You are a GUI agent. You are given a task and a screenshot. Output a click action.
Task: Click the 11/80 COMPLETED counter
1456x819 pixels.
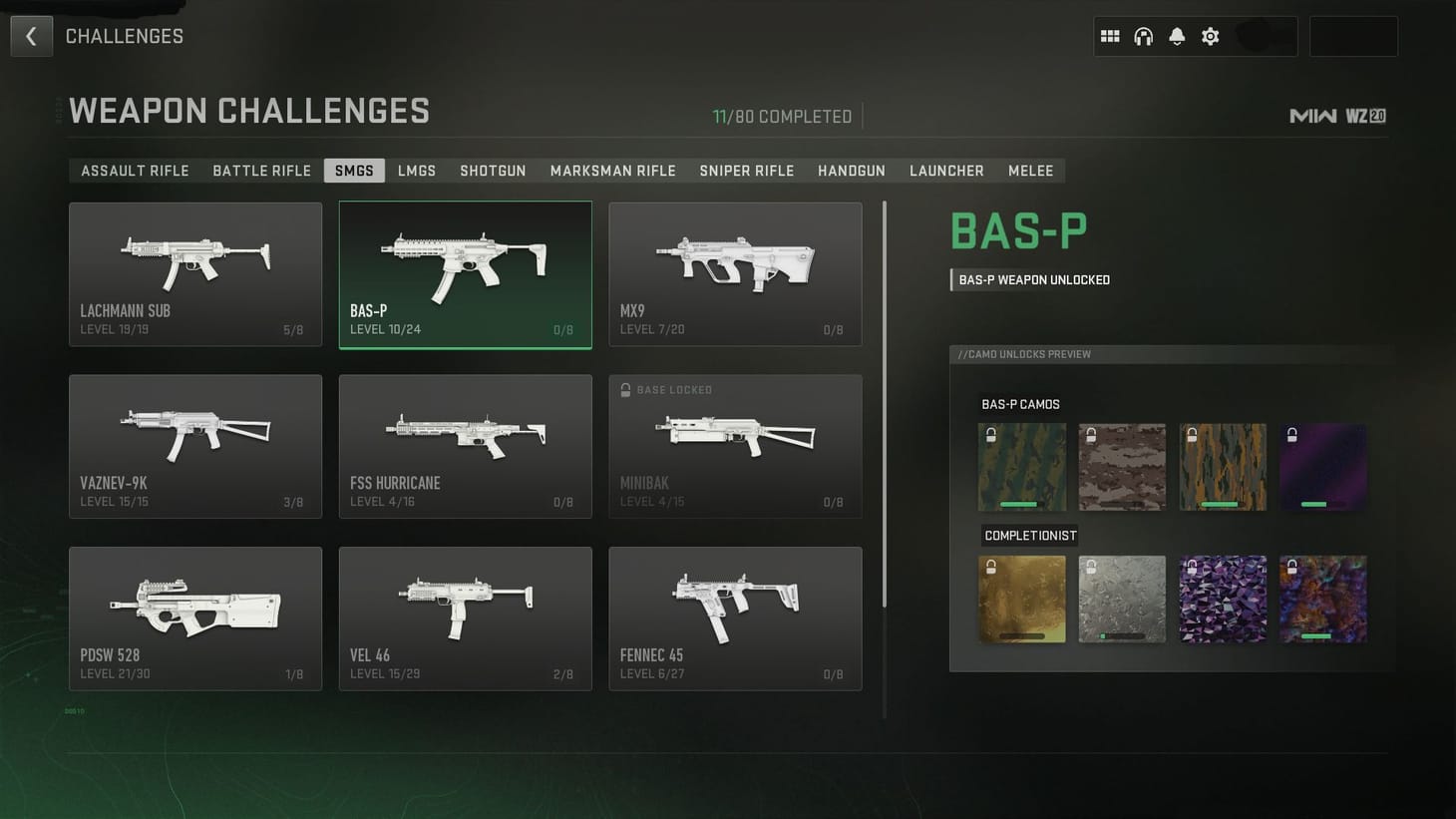pyautogui.click(x=782, y=116)
